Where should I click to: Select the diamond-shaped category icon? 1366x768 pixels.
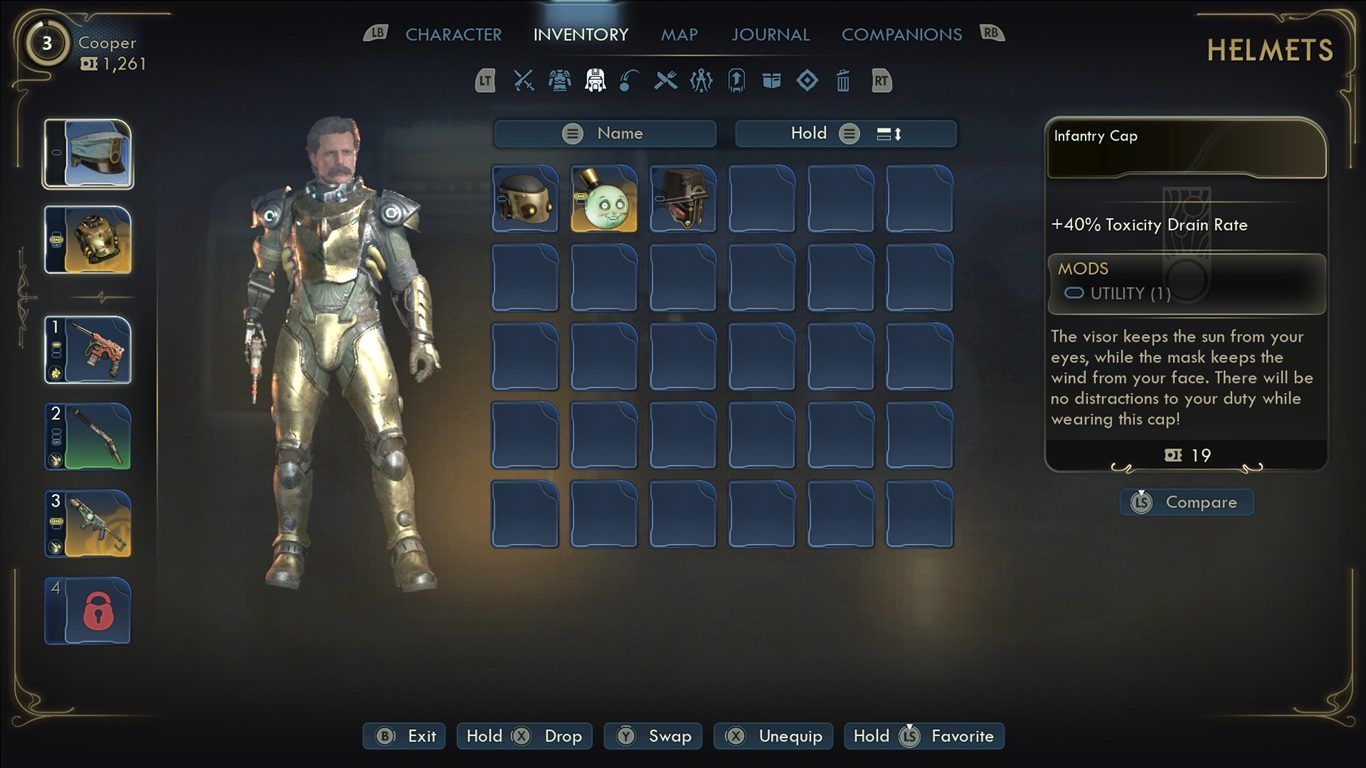tap(807, 81)
